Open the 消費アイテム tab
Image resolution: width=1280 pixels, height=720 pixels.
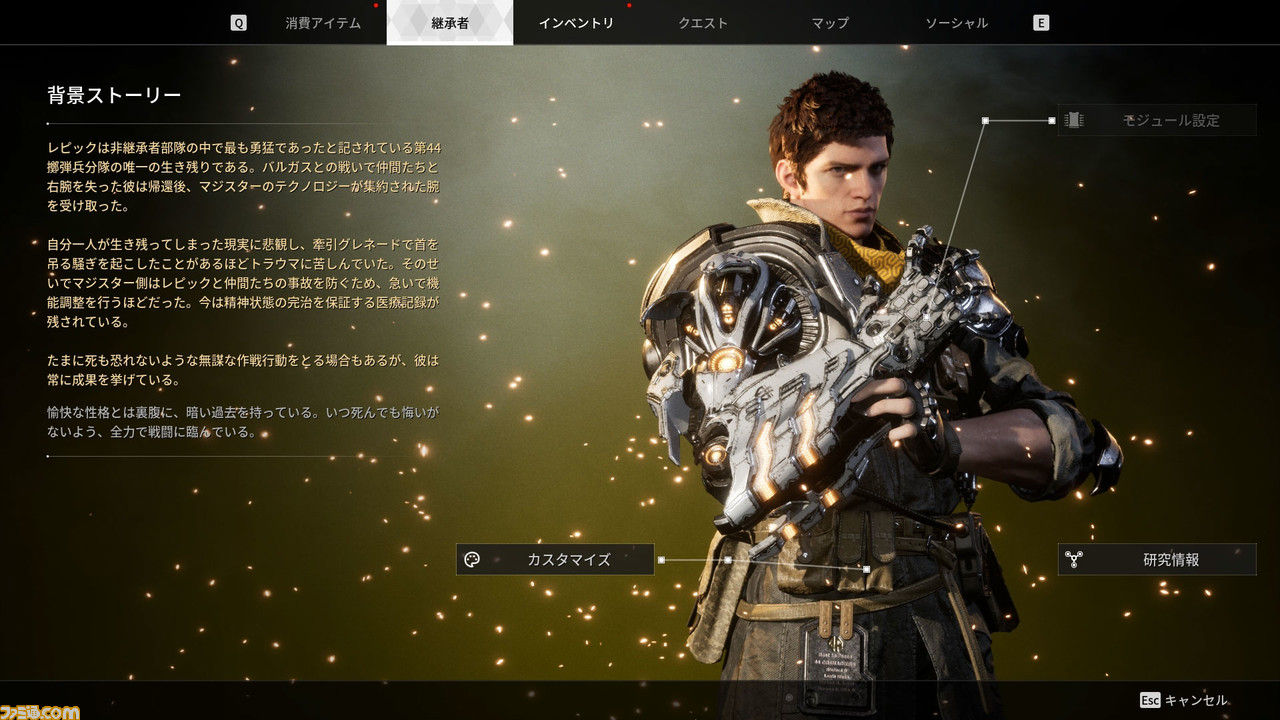click(x=322, y=23)
